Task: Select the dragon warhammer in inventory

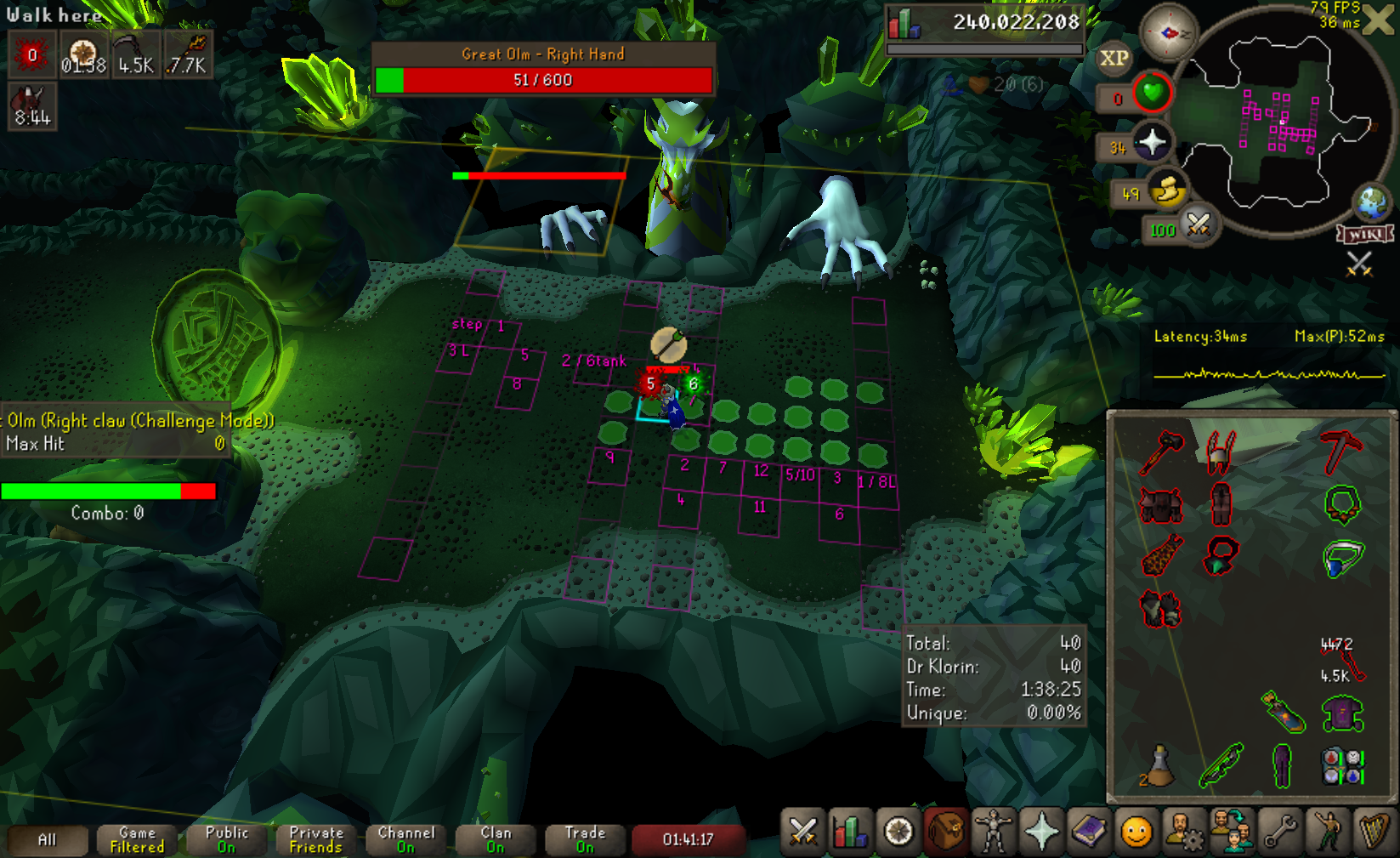Action: click(1161, 452)
